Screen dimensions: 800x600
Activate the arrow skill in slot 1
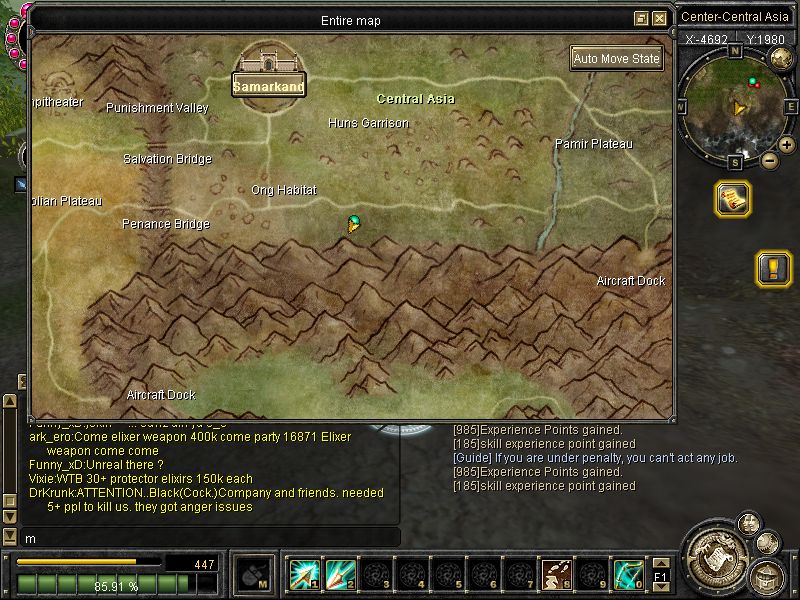click(305, 574)
